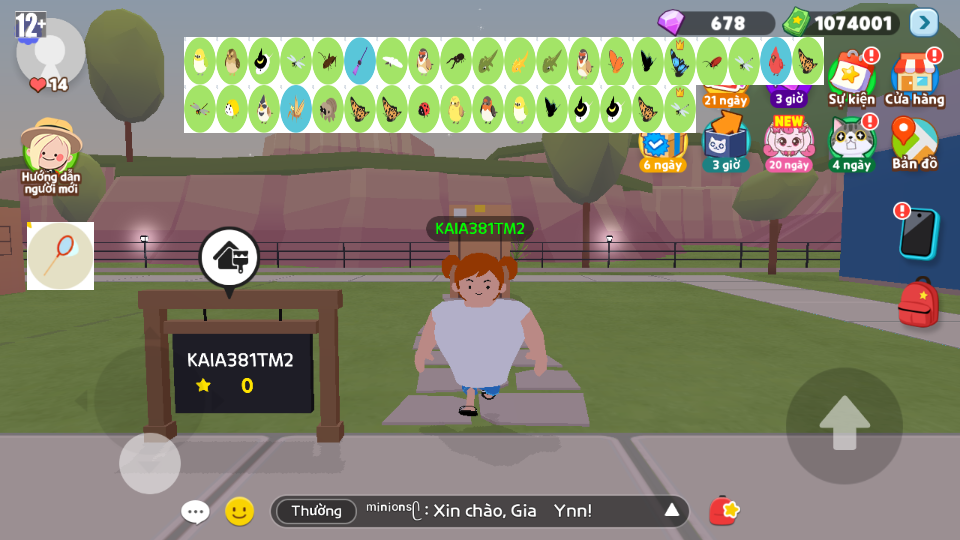Image resolution: width=960 pixels, height=540 pixels.
Task: Tap the player profile avatar
Action: 50,52
